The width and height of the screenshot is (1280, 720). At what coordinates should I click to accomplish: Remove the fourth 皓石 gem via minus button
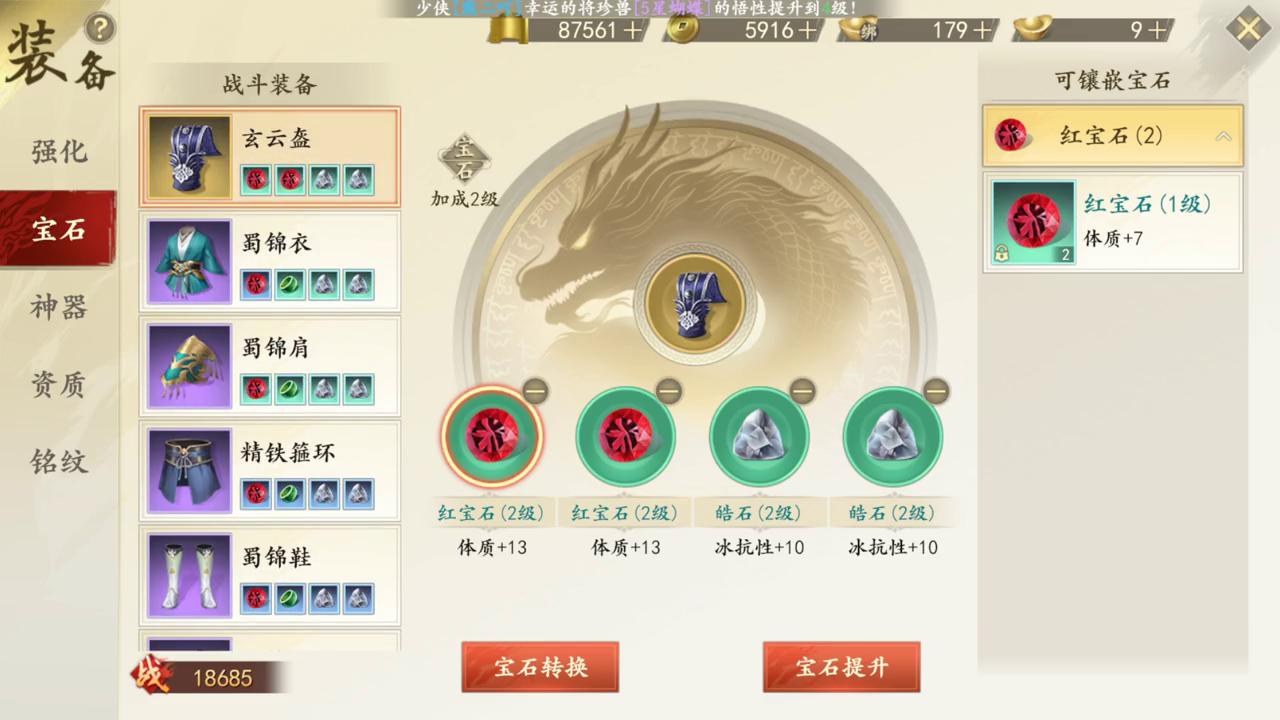(936, 392)
